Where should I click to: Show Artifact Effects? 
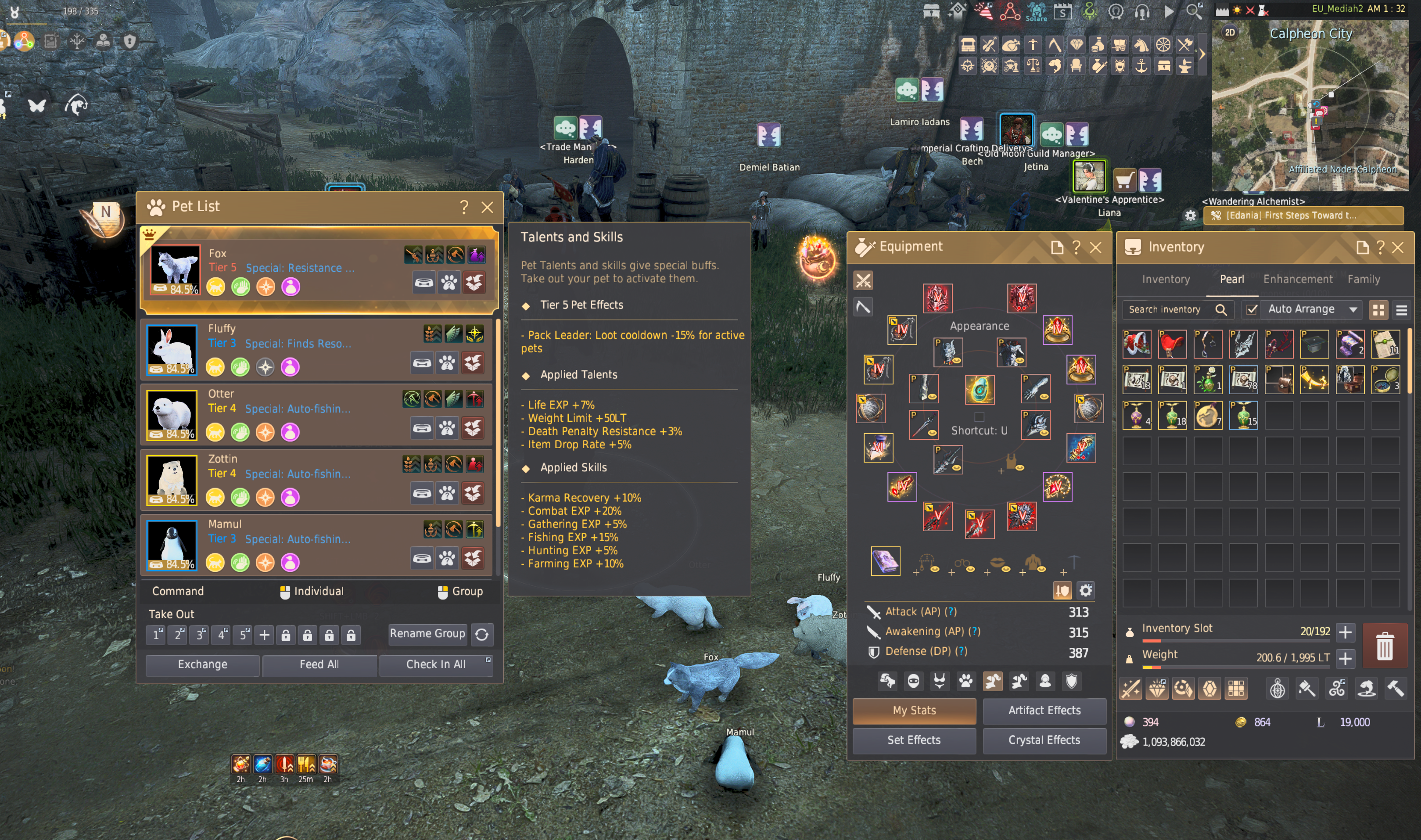point(1044,711)
